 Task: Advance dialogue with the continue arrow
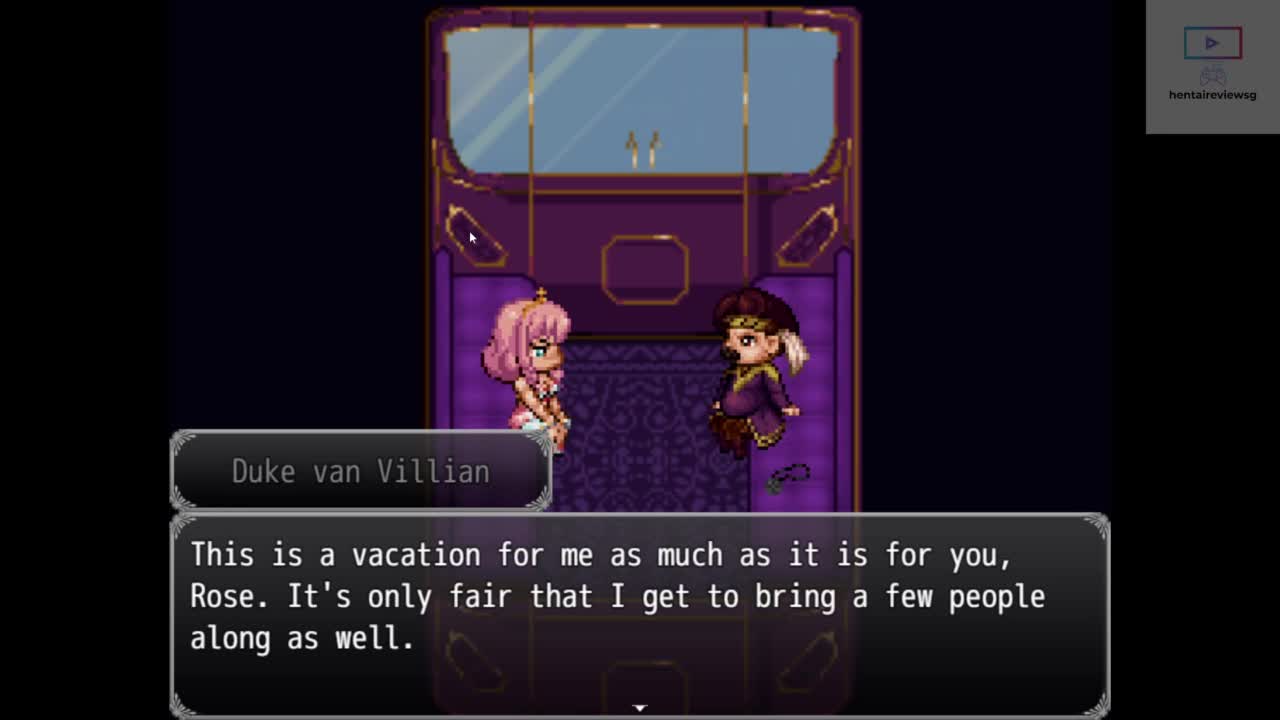[640, 708]
